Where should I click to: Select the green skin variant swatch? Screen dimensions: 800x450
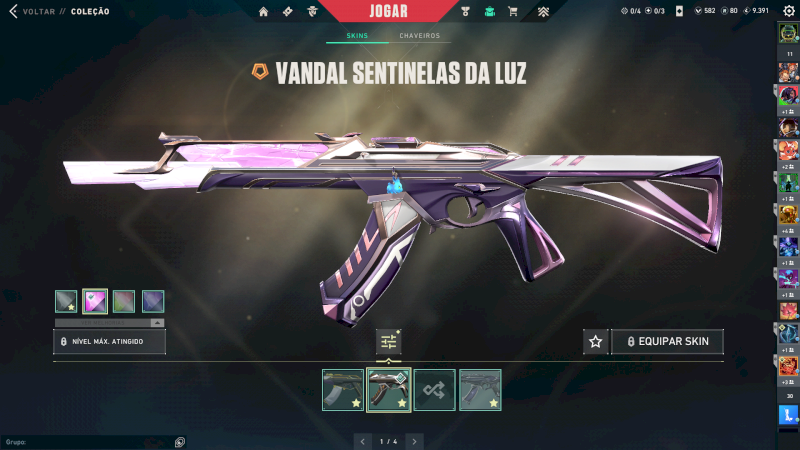(124, 301)
